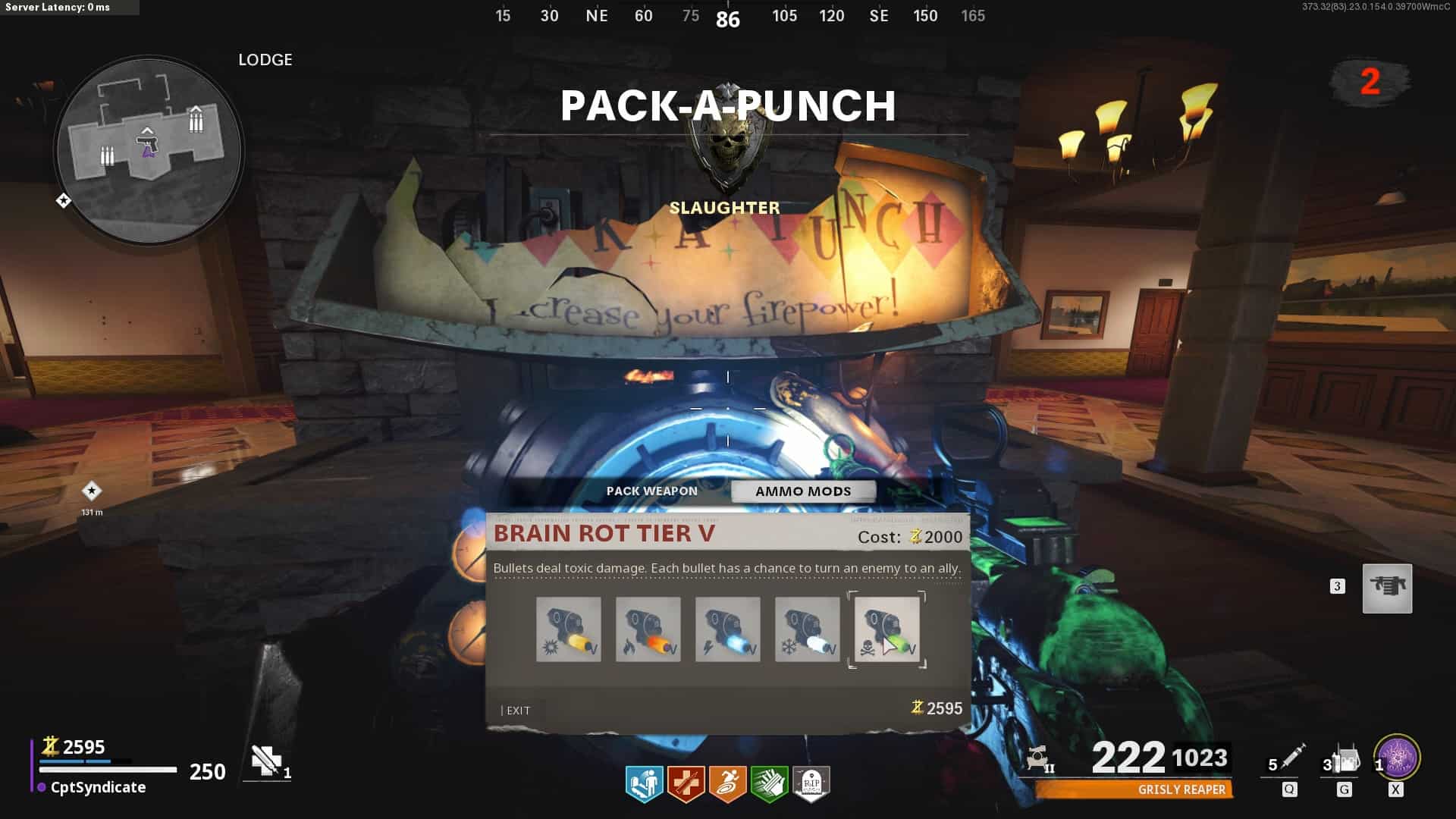Activate the purple field upgrade icon
Image resolution: width=1456 pixels, height=819 pixels.
click(1398, 757)
